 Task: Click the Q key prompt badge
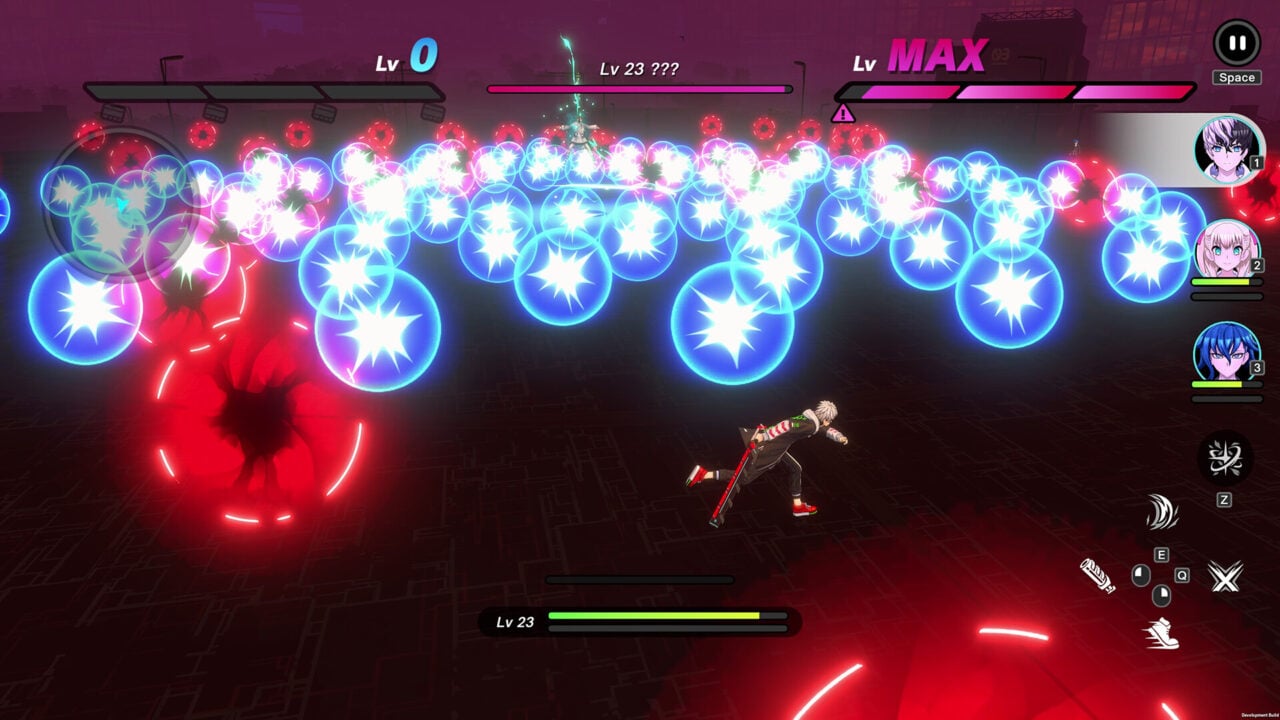[x=1181, y=574]
